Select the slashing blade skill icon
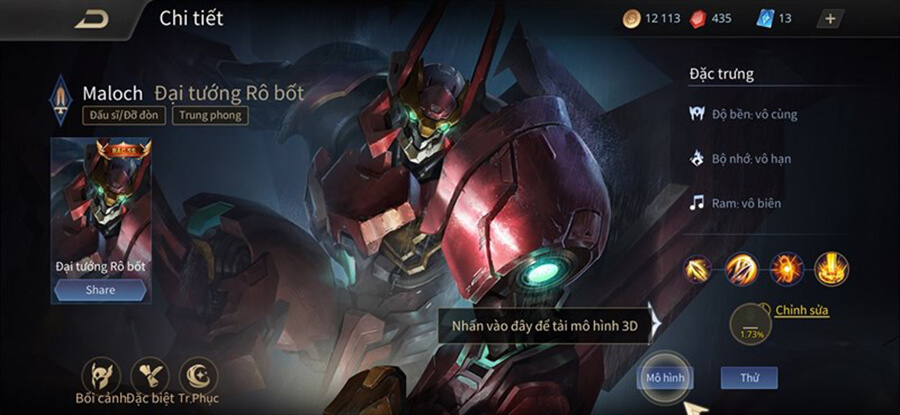The image size is (900, 415). coord(743,267)
